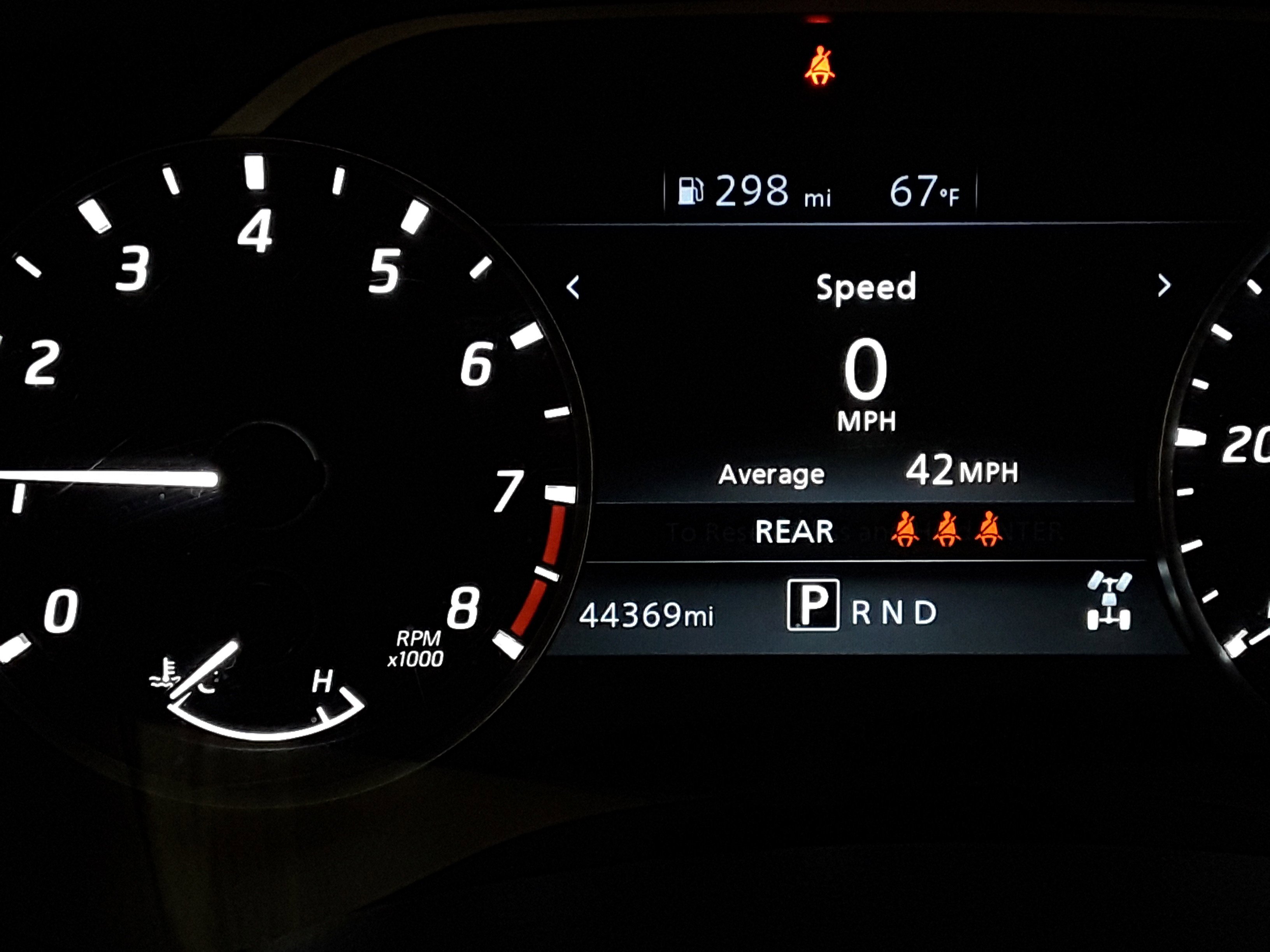The width and height of the screenshot is (1270, 952).
Task: Go to the previous info page with the left arrow
Action: [573, 287]
